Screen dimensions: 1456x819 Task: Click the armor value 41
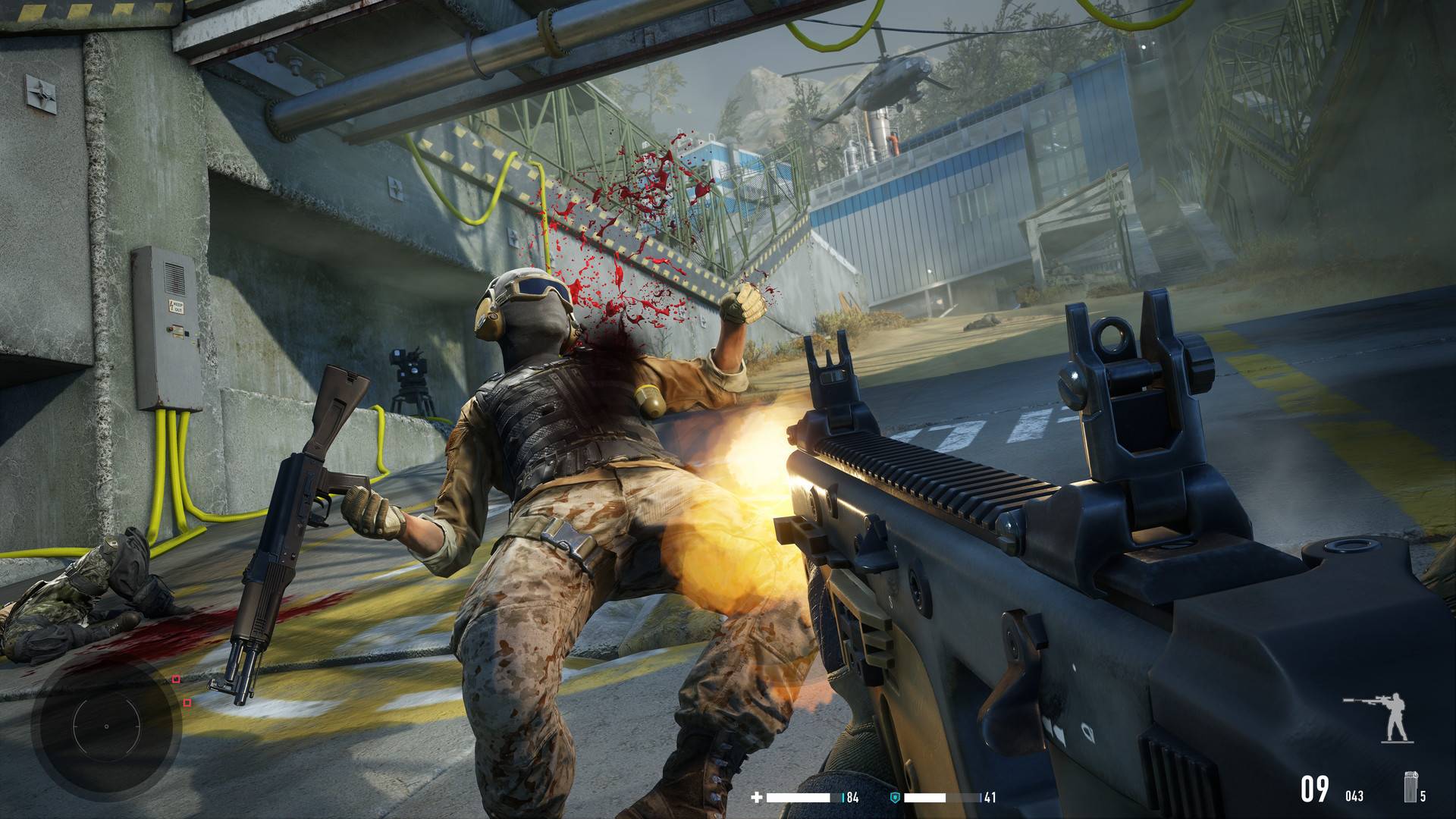pyautogui.click(x=990, y=797)
